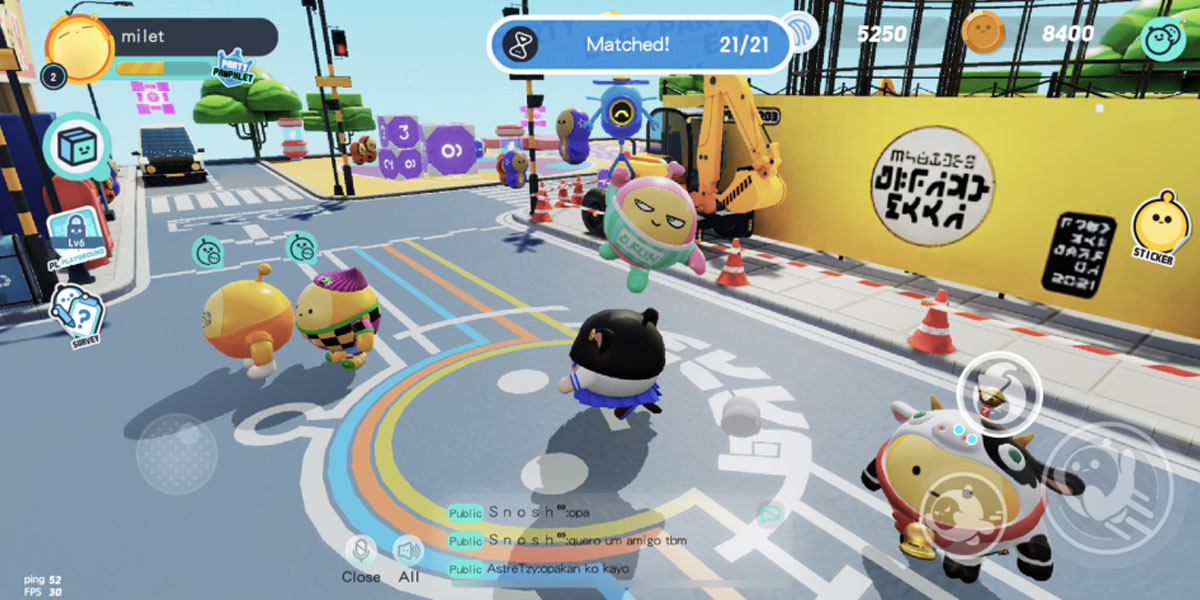Activate the bell item action button
Image resolution: width=1200 pixels, height=600 pixels.
pos(1000,393)
